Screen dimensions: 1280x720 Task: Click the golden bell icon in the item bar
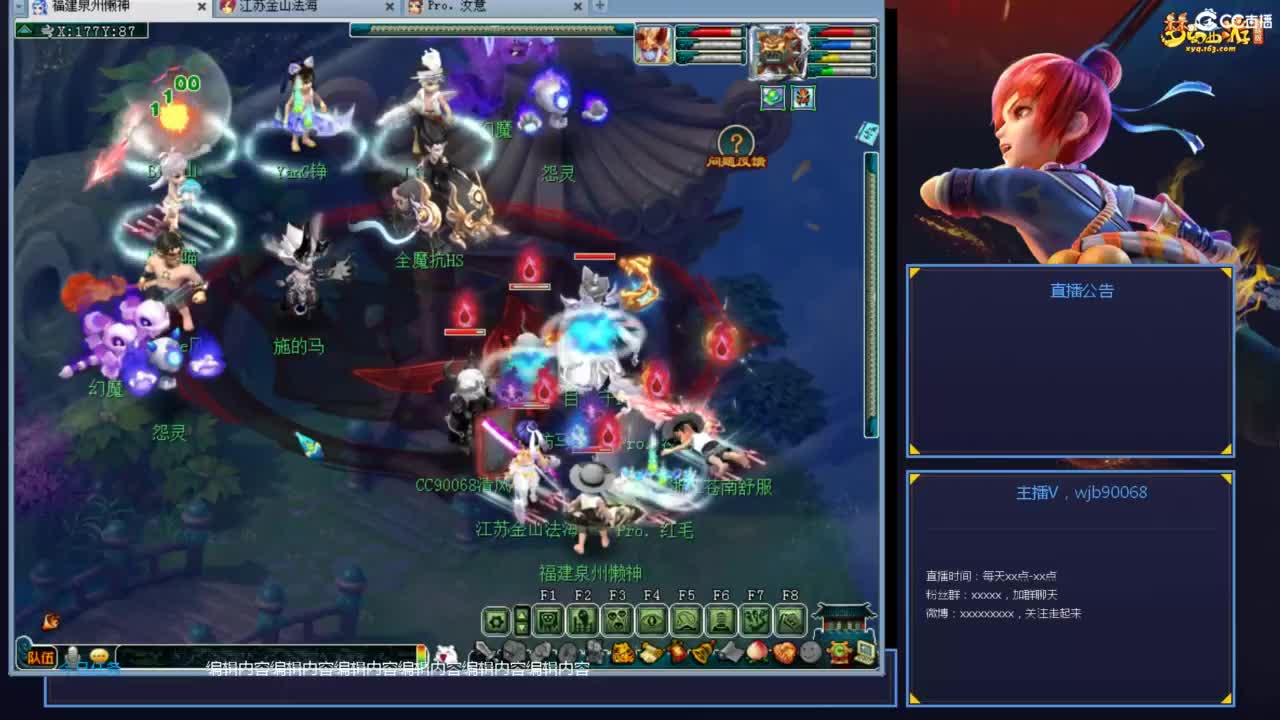point(703,653)
